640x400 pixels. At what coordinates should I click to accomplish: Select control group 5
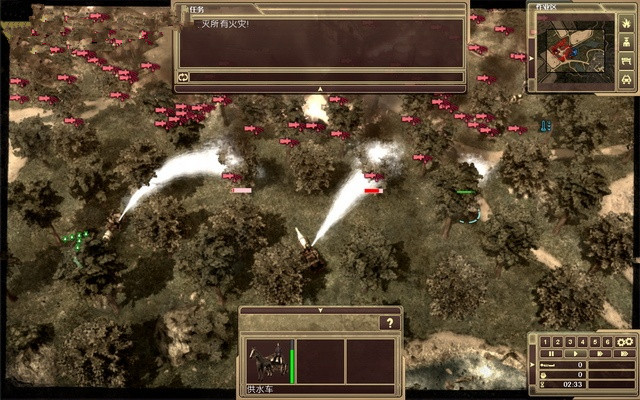coord(594,341)
